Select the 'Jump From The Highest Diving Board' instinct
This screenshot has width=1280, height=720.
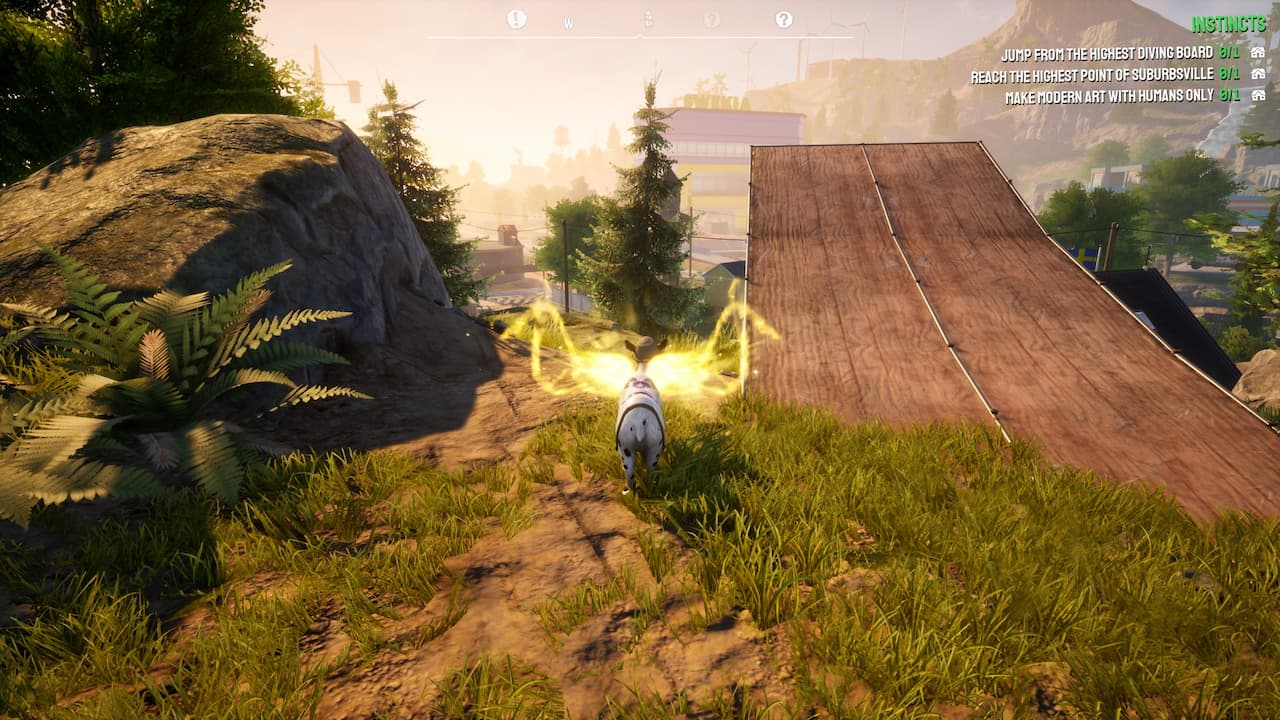[1108, 53]
